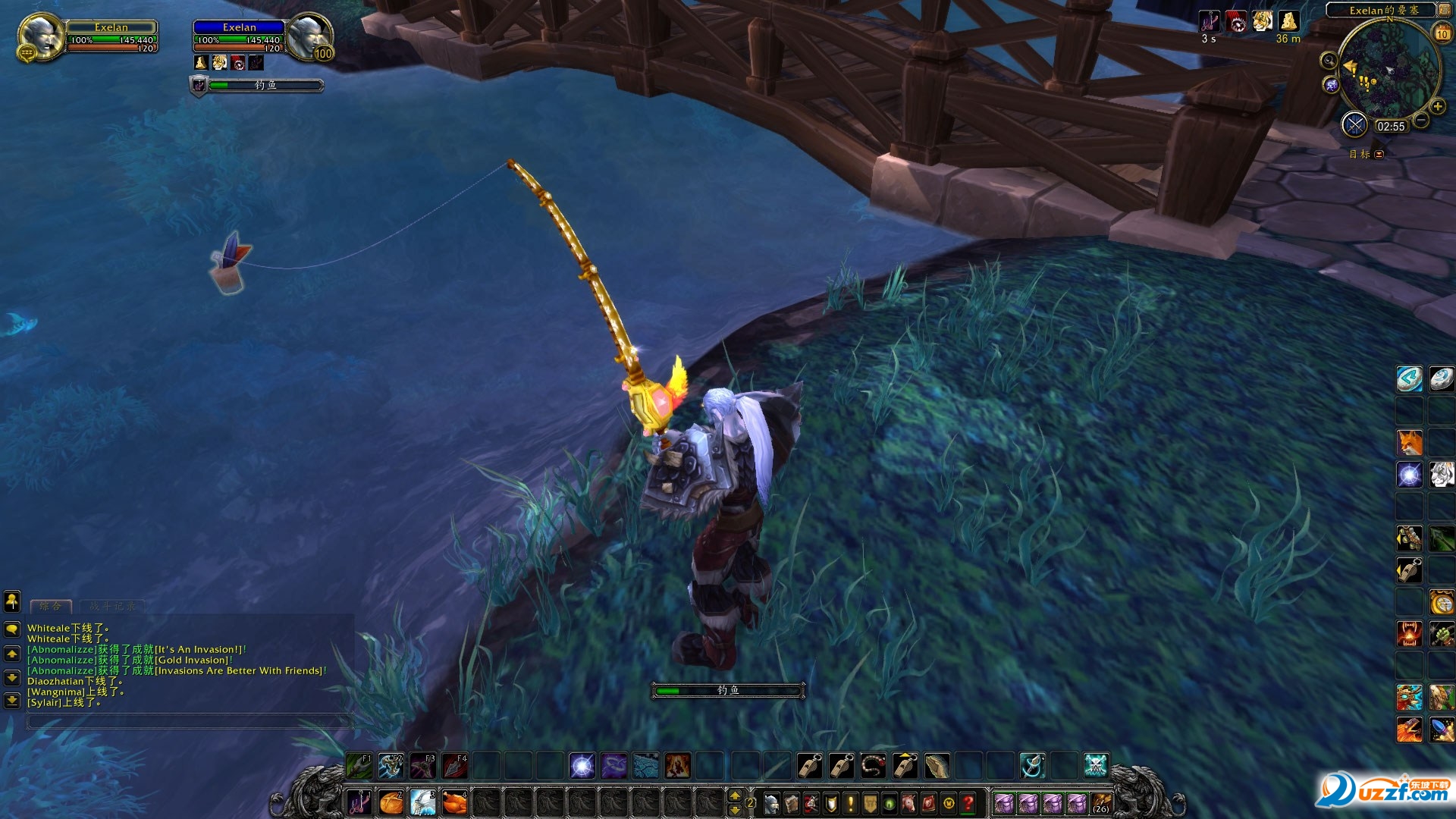1456x819 pixels.
Task: Use the blue hearthstone icon
Action: click(1410, 379)
